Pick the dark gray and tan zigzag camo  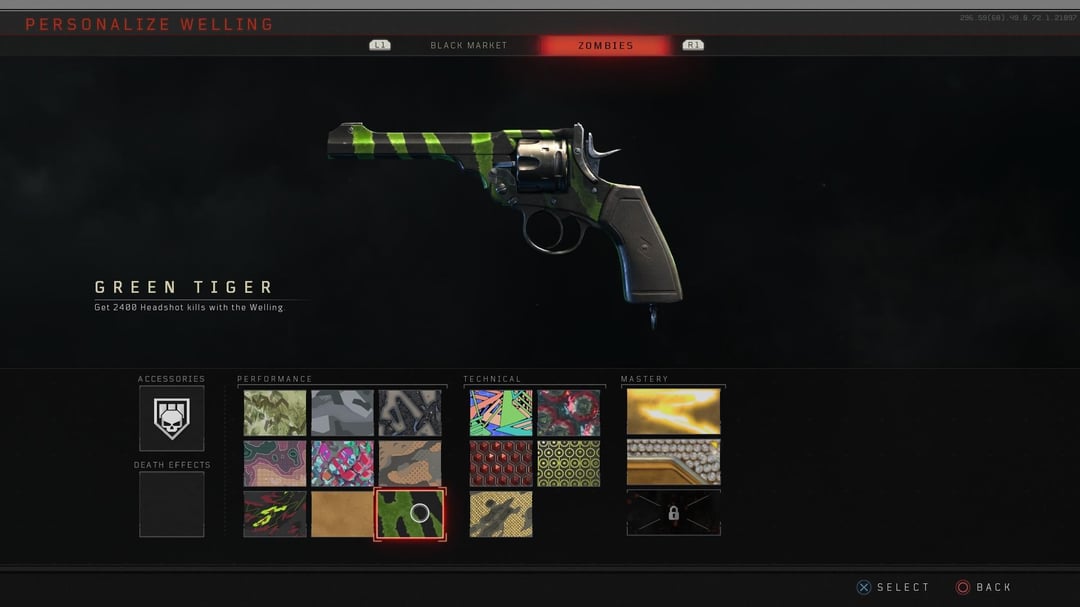point(409,412)
